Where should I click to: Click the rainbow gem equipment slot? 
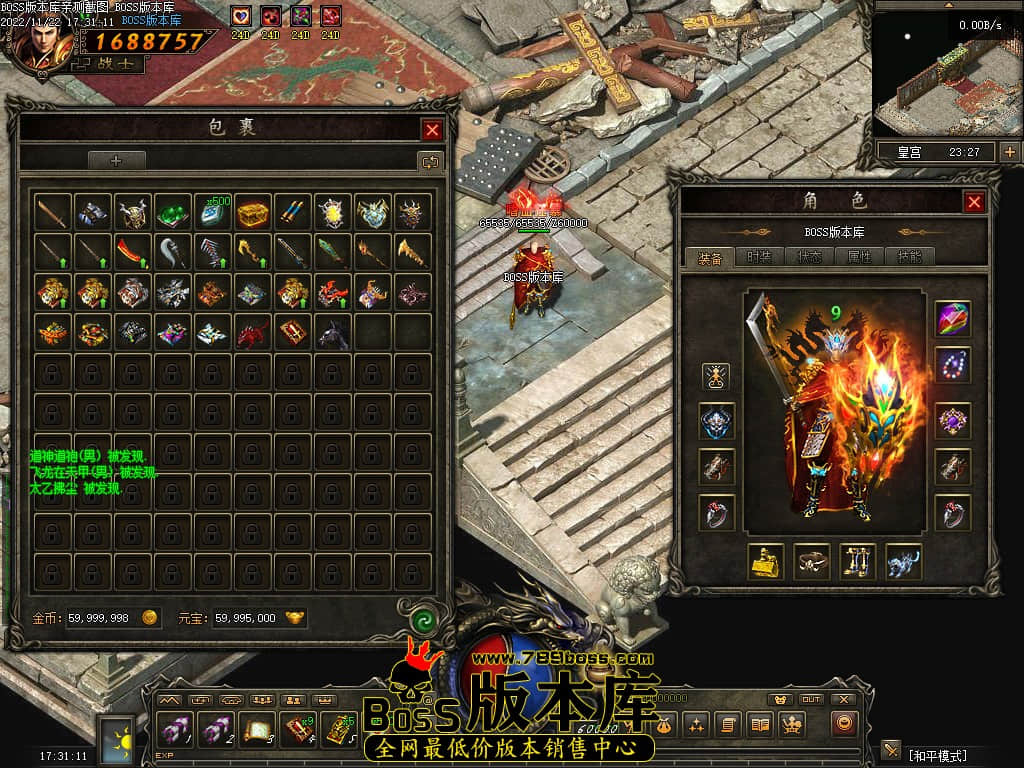[x=953, y=319]
